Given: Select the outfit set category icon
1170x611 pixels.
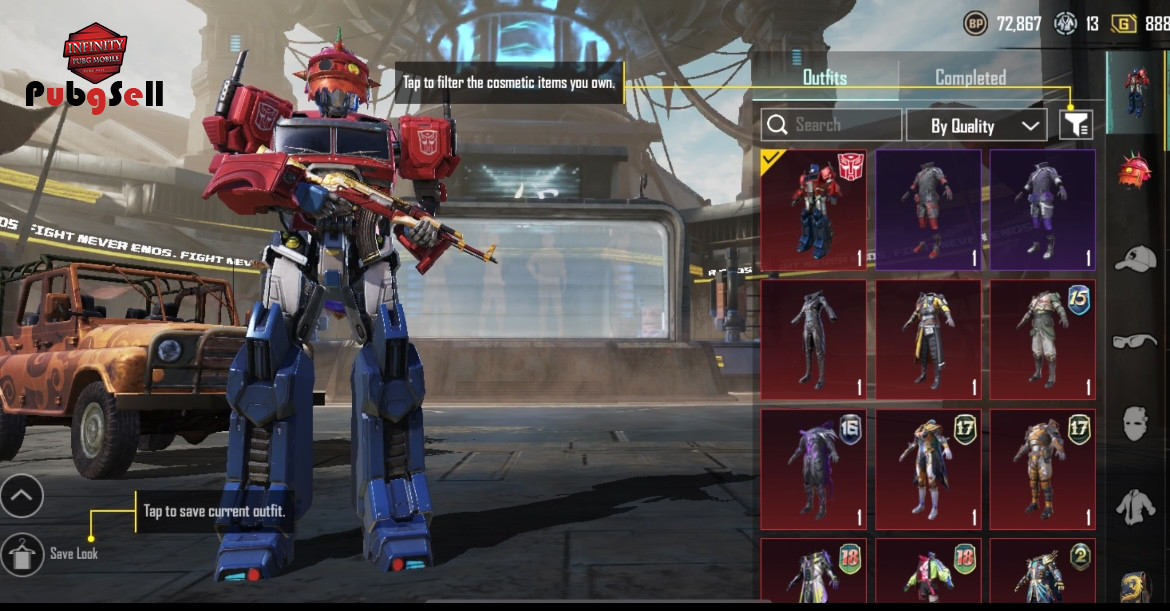Looking at the screenshot, I should (x=1136, y=92).
